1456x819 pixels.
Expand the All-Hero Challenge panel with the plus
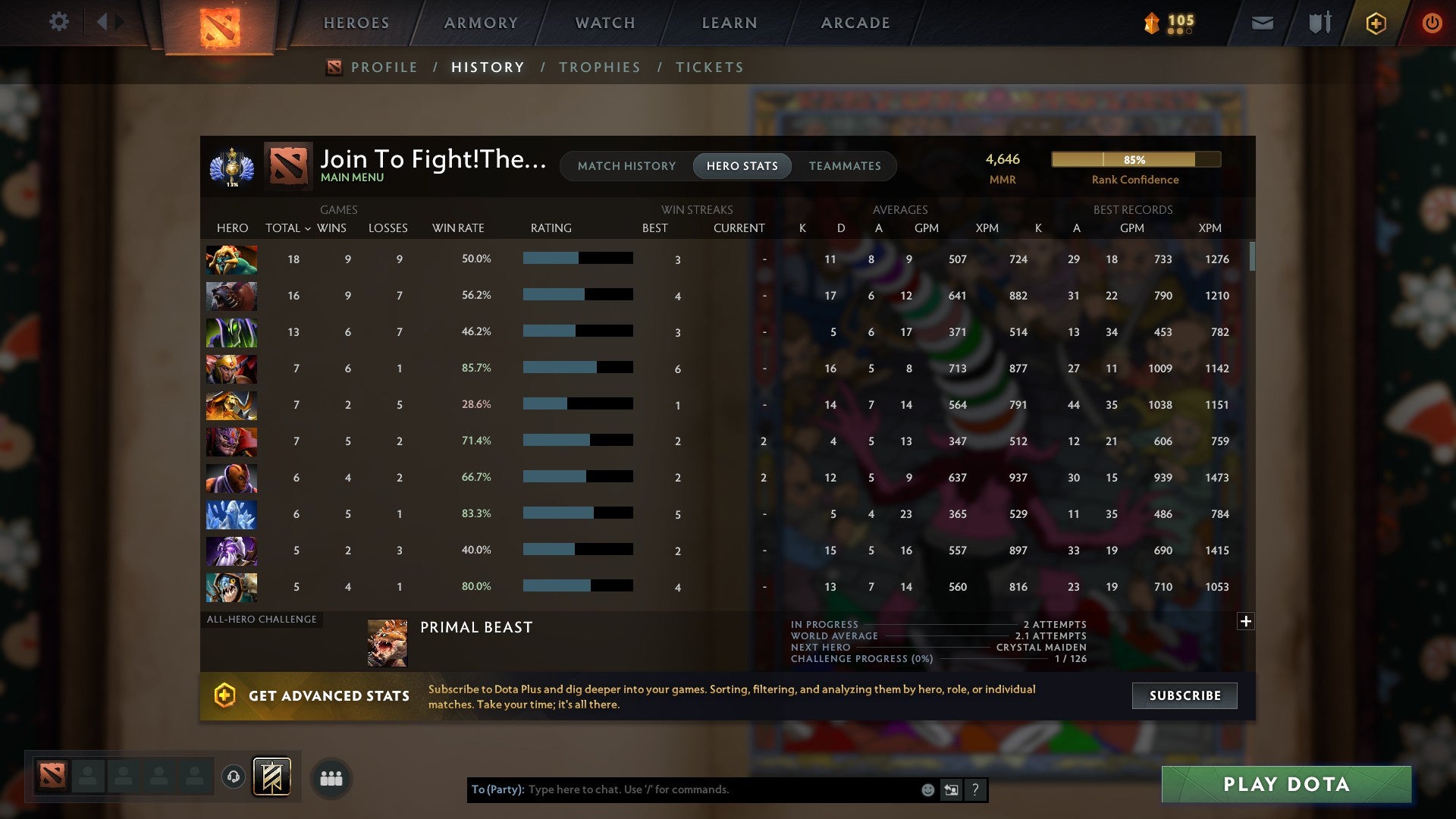click(1246, 621)
